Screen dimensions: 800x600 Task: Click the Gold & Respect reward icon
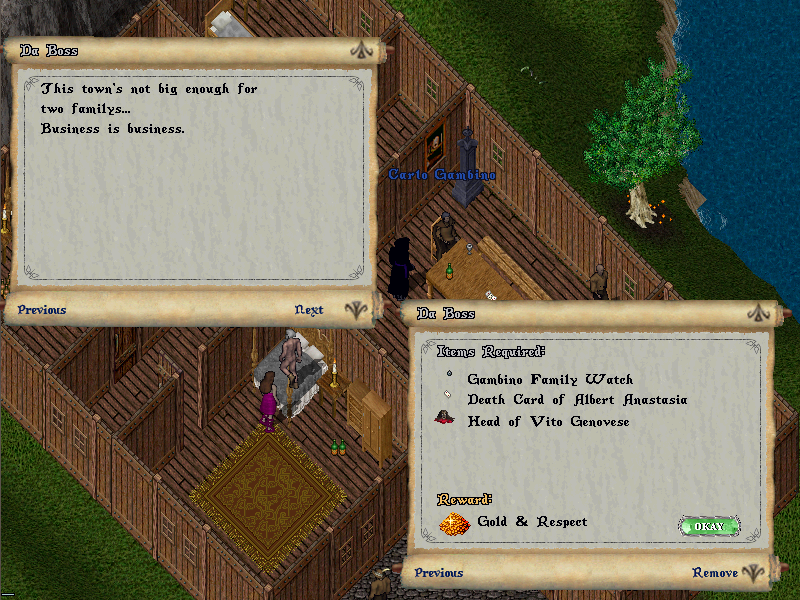455,523
